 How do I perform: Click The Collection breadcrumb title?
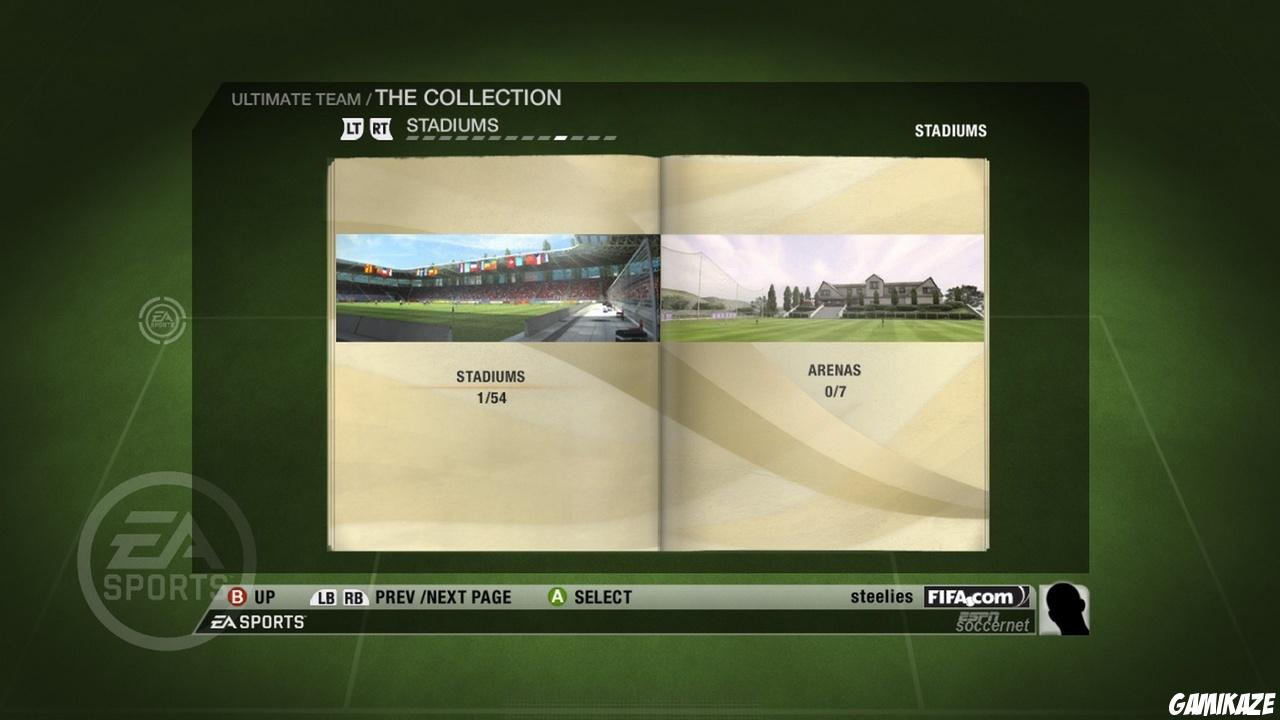pyautogui.click(x=467, y=97)
